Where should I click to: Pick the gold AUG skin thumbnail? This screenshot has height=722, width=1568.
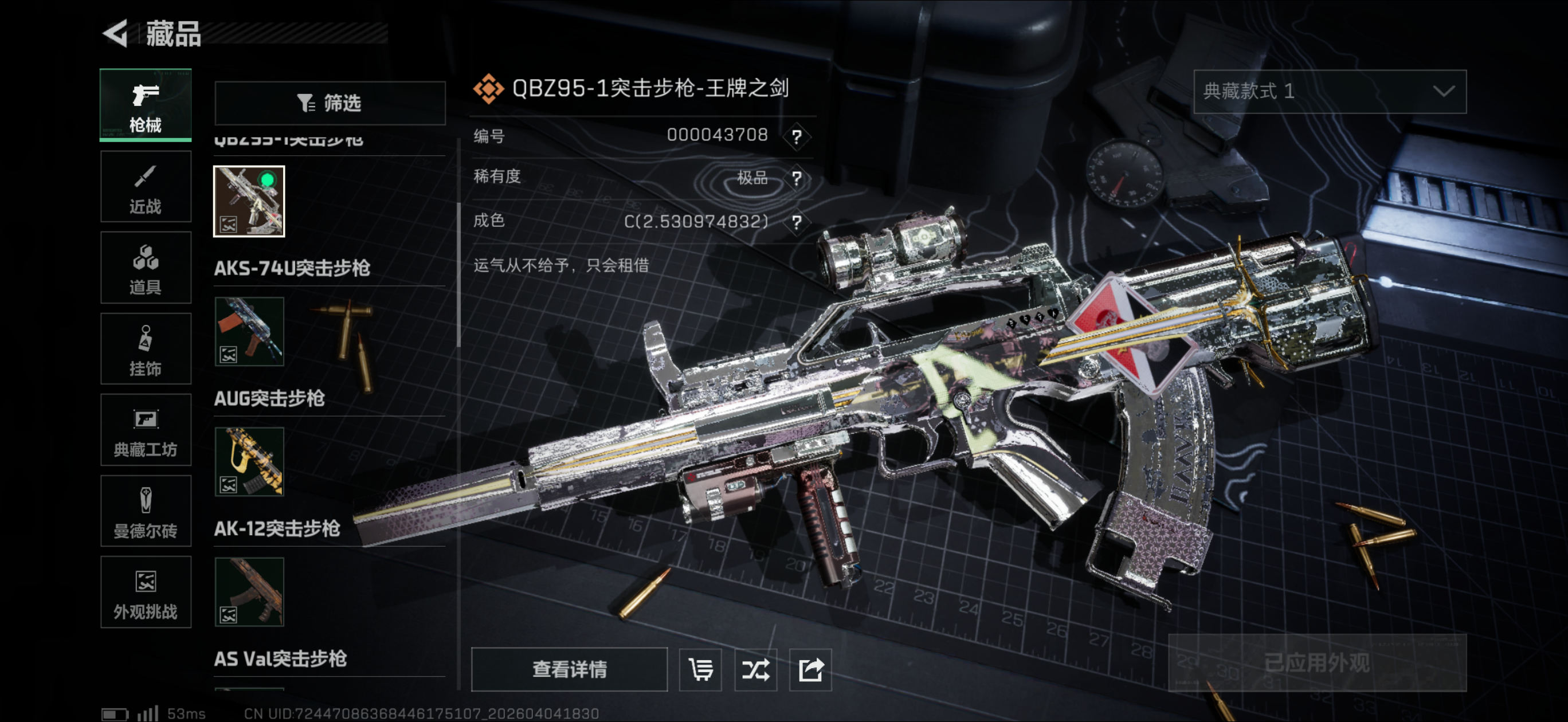(x=249, y=461)
